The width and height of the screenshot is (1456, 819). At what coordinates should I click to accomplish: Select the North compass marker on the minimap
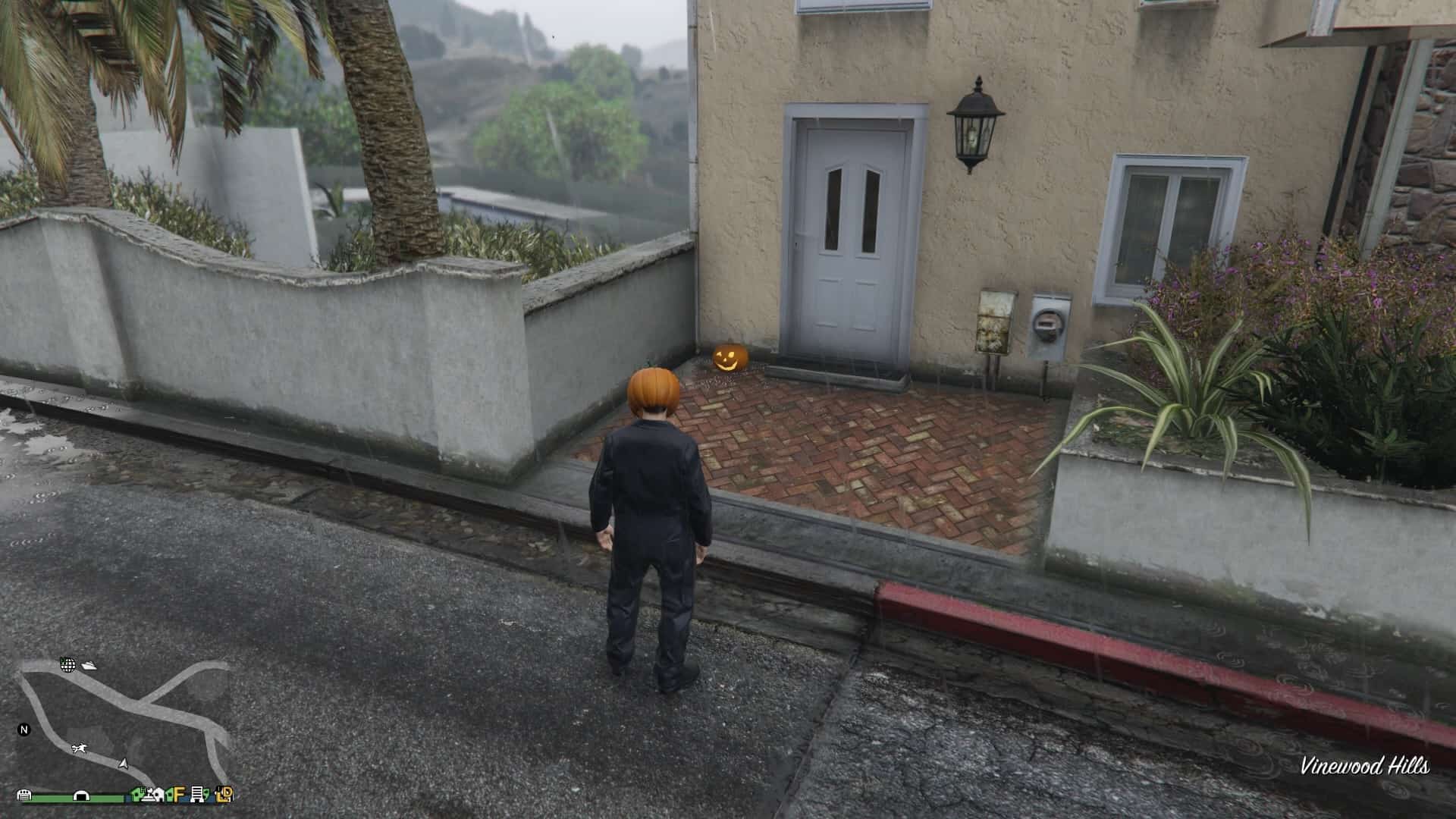[x=24, y=730]
